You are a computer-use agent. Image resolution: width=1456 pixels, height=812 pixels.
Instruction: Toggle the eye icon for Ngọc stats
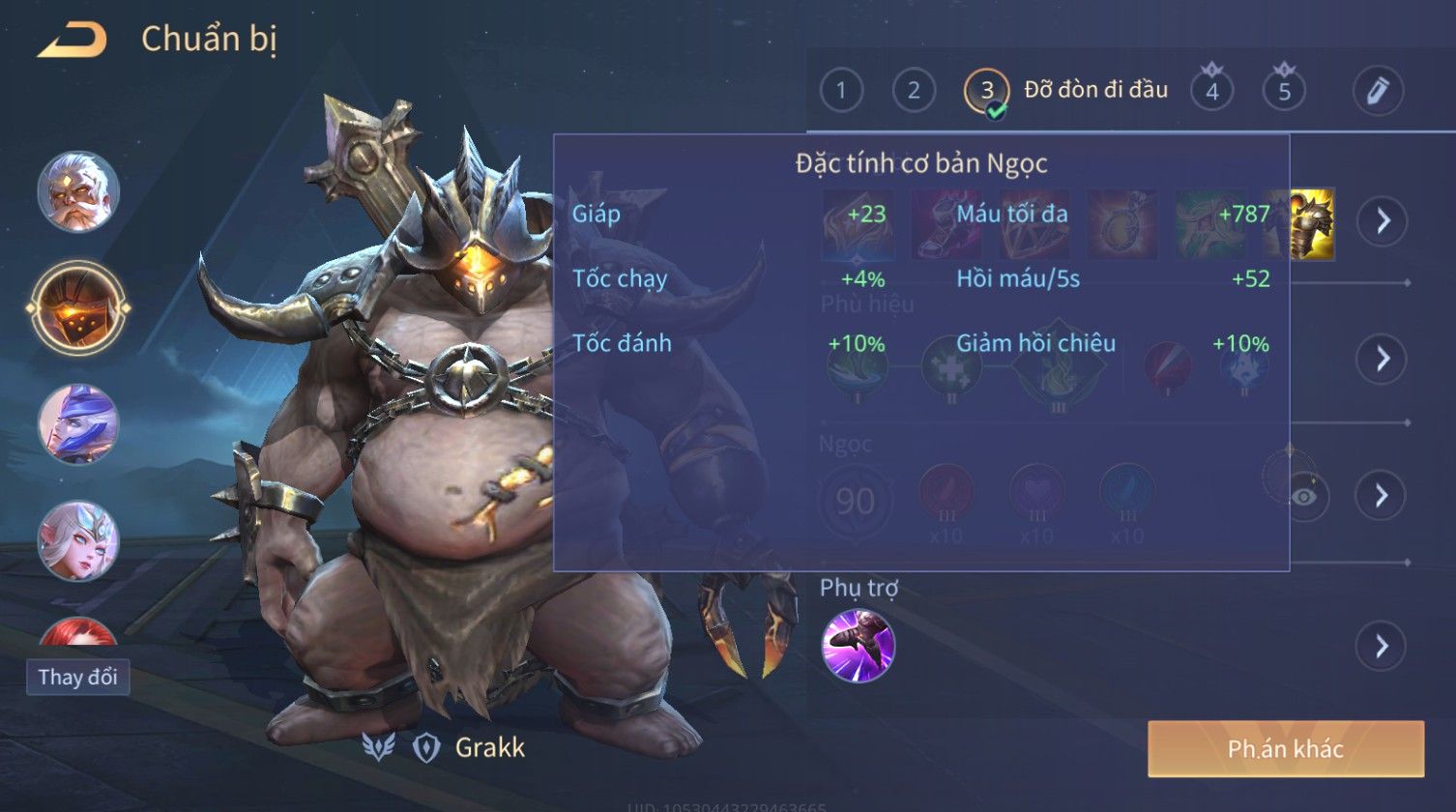1305,496
